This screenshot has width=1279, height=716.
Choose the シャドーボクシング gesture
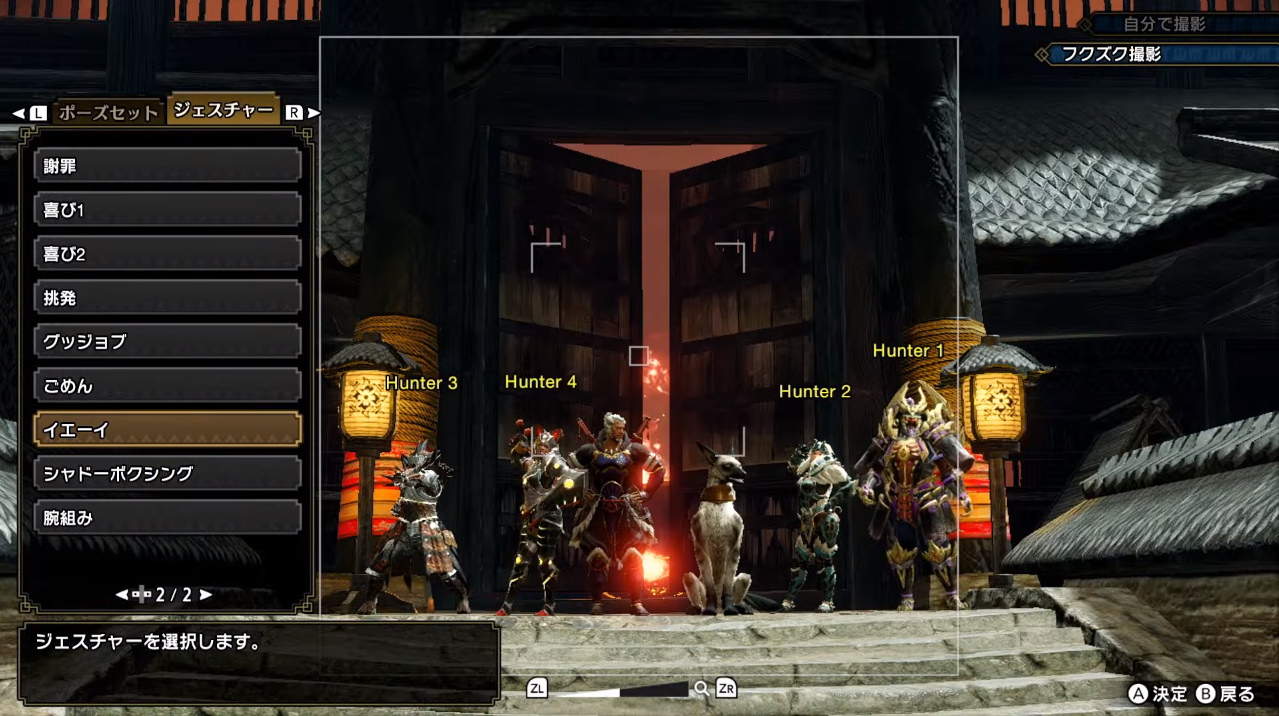tap(168, 474)
